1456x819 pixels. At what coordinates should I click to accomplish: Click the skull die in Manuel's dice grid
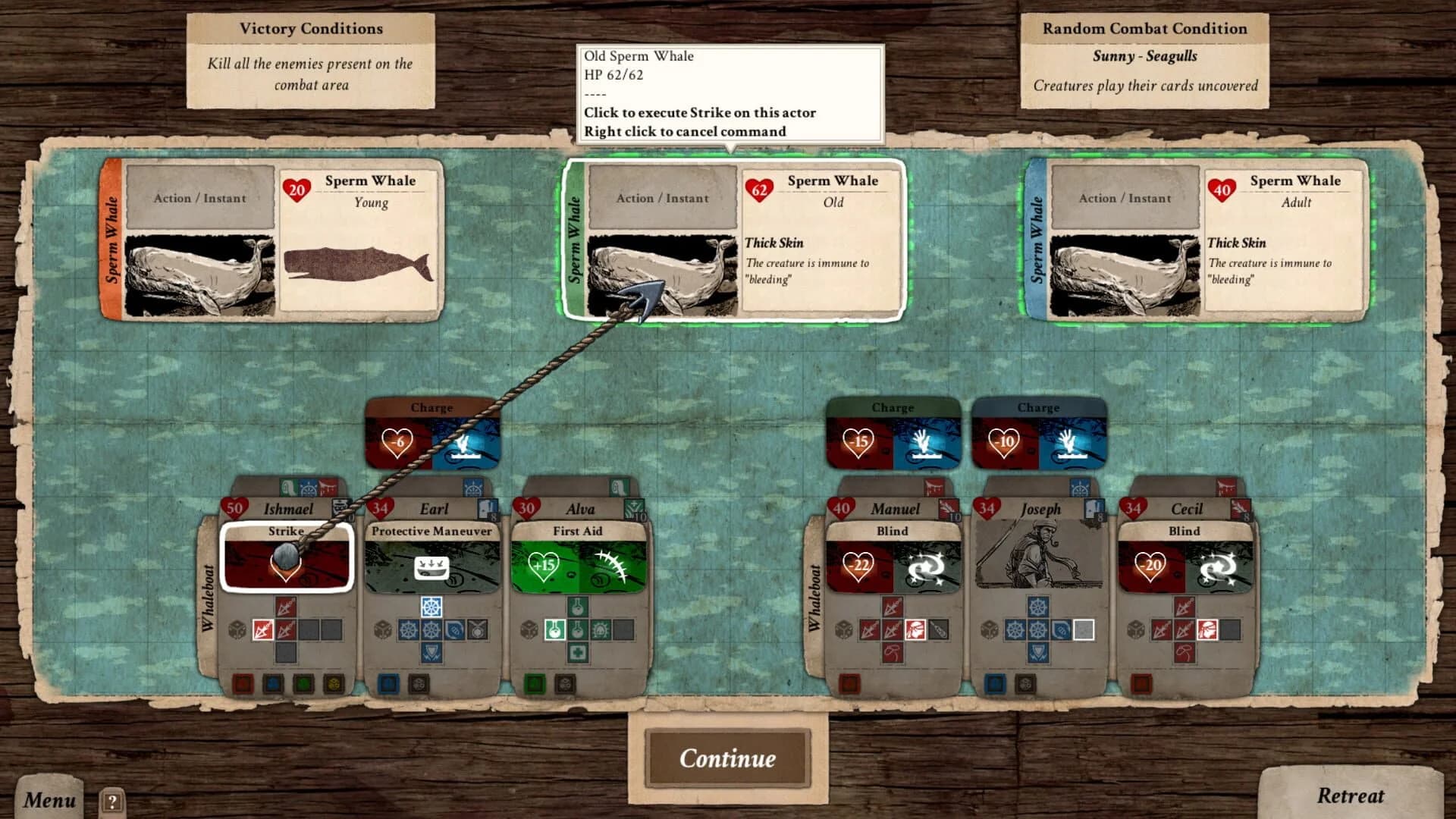[x=916, y=631]
